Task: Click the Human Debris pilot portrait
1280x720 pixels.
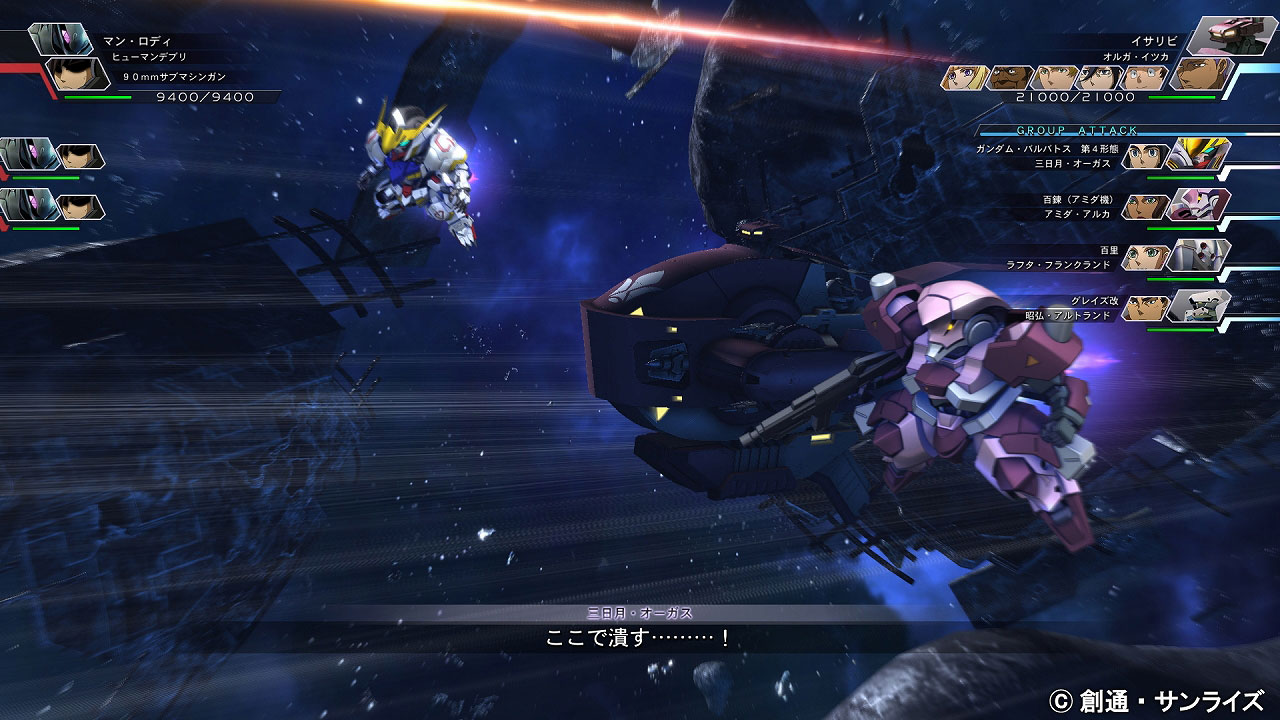Action: click(x=79, y=74)
